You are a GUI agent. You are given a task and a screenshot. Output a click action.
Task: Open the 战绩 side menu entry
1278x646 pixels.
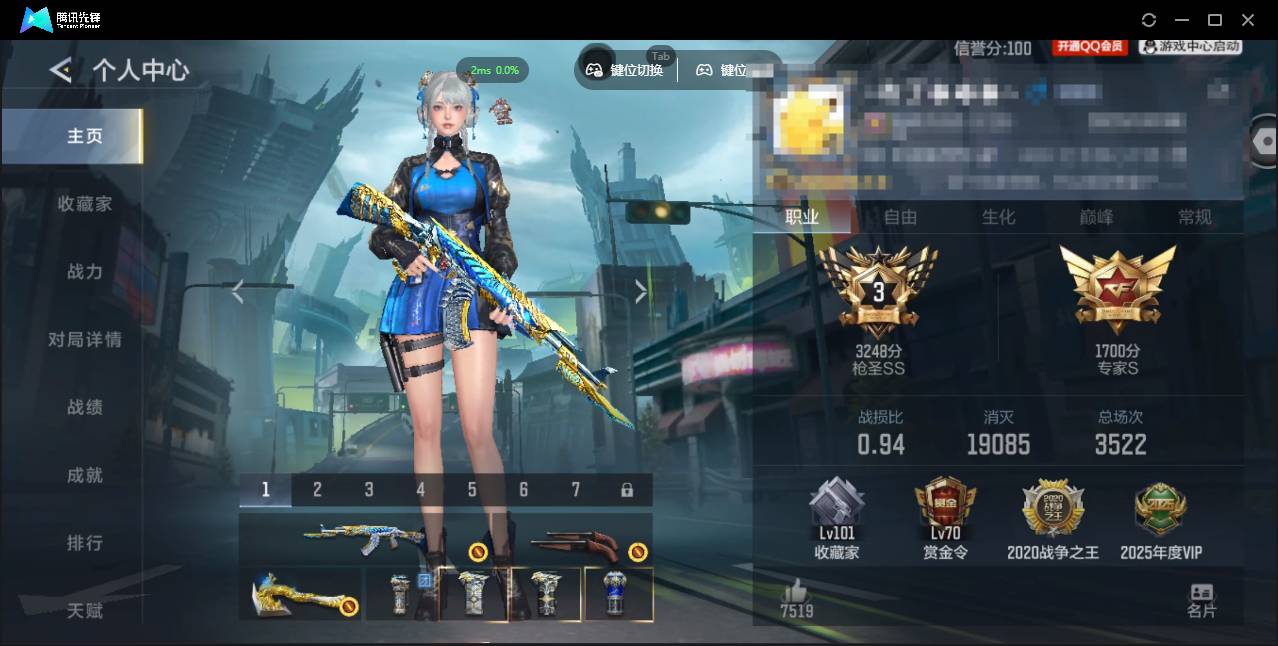click(x=85, y=408)
